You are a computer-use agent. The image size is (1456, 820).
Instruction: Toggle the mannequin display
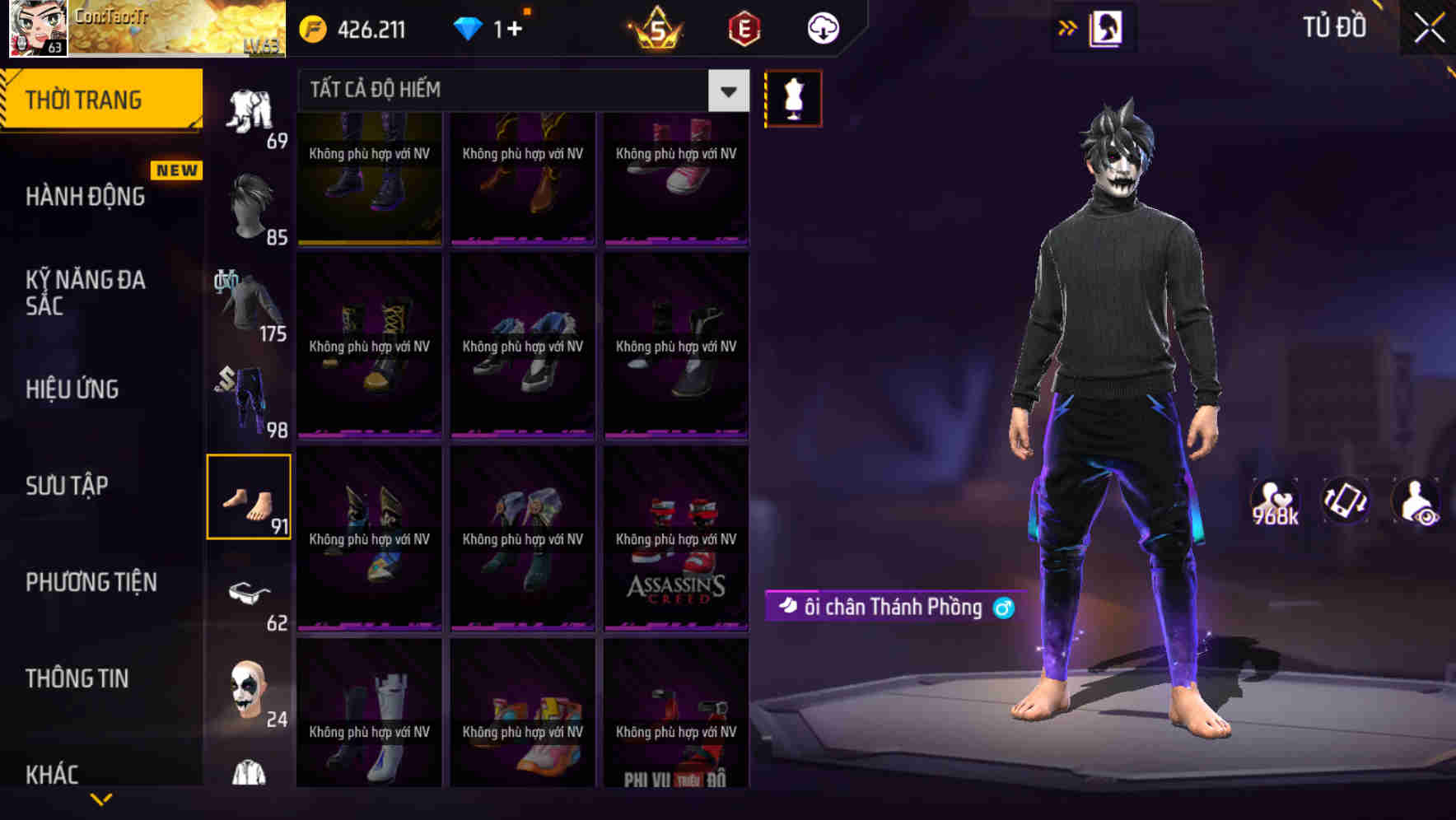pos(792,97)
